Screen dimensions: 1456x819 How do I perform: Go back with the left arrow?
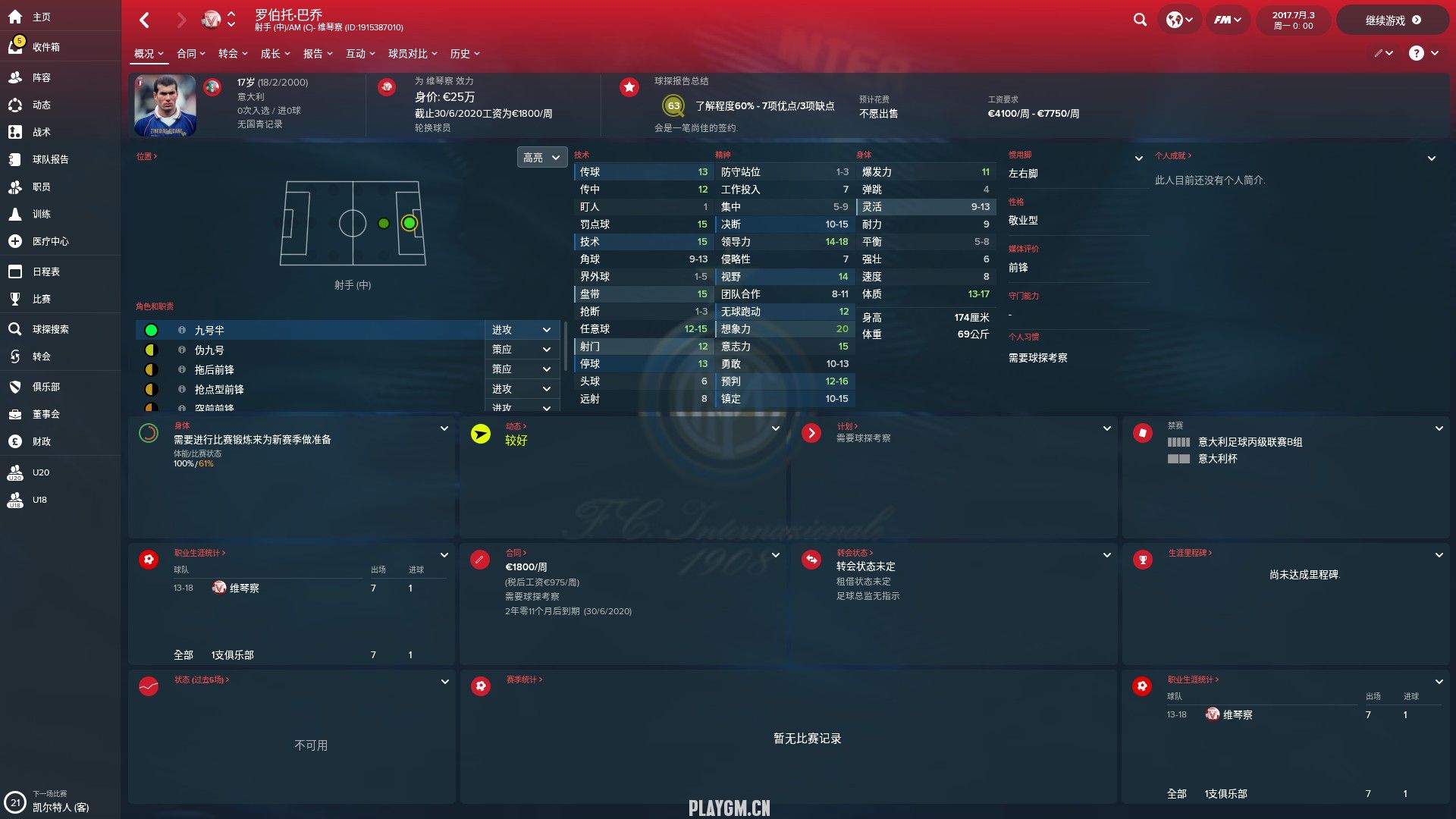(145, 20)
